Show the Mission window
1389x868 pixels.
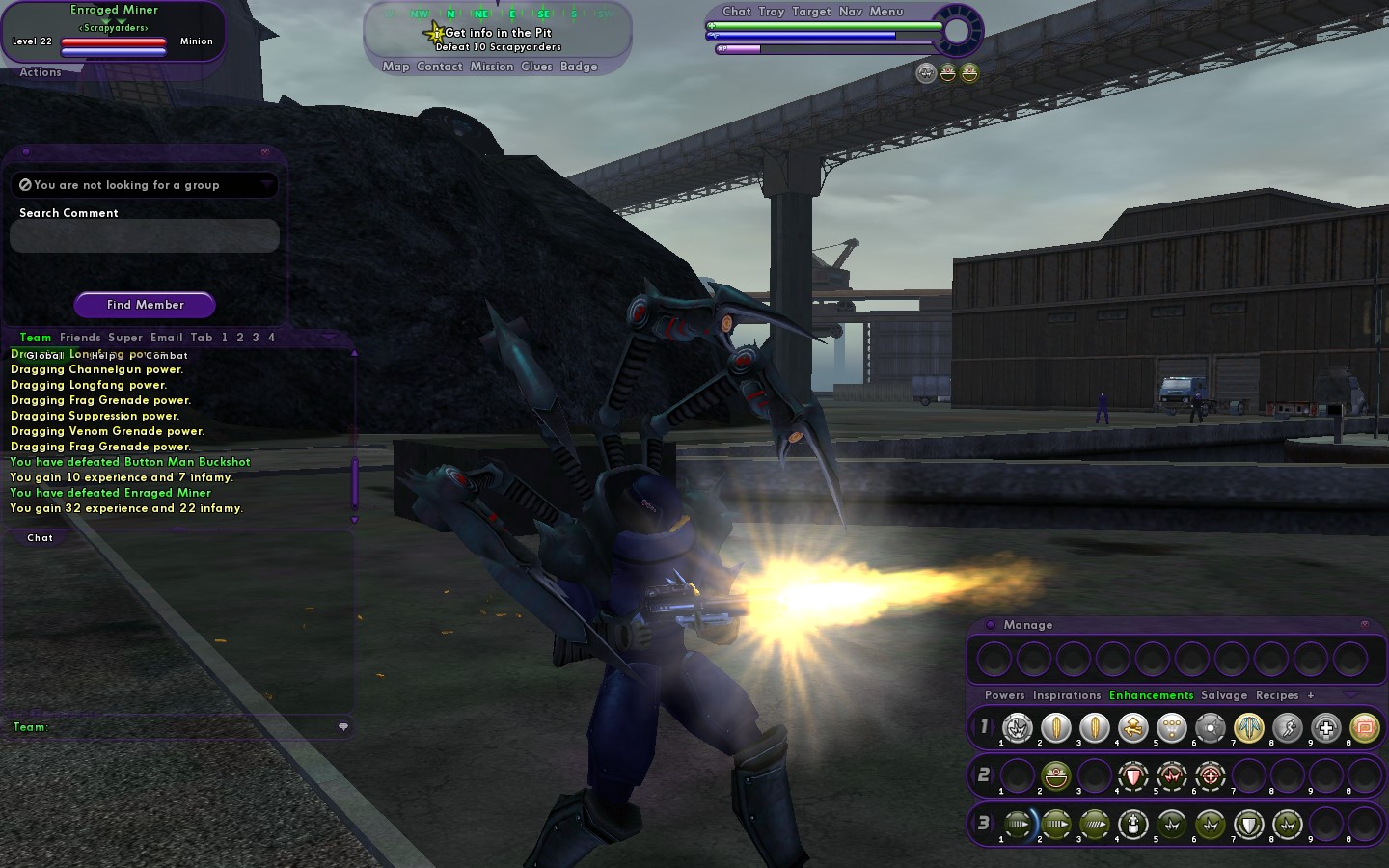tap(492, 67)
